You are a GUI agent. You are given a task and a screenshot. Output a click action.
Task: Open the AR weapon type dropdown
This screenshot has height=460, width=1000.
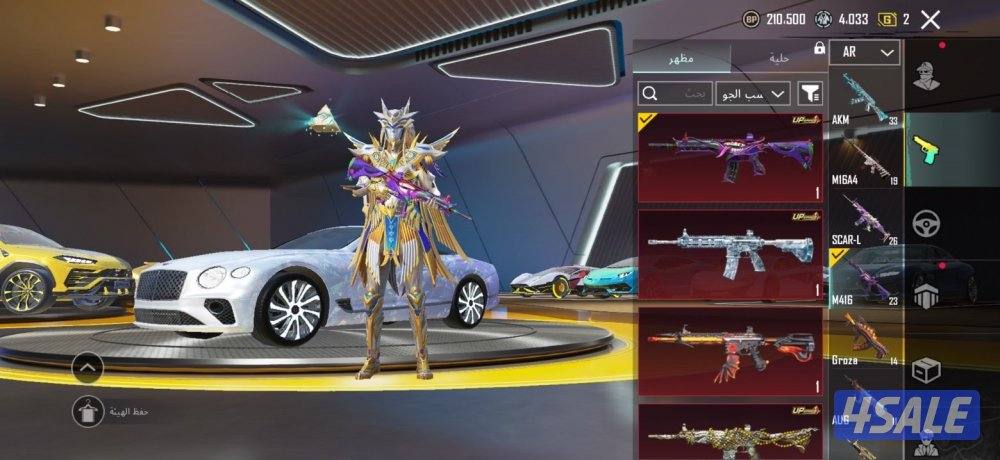pyautogui.click(x=864, y=52)
